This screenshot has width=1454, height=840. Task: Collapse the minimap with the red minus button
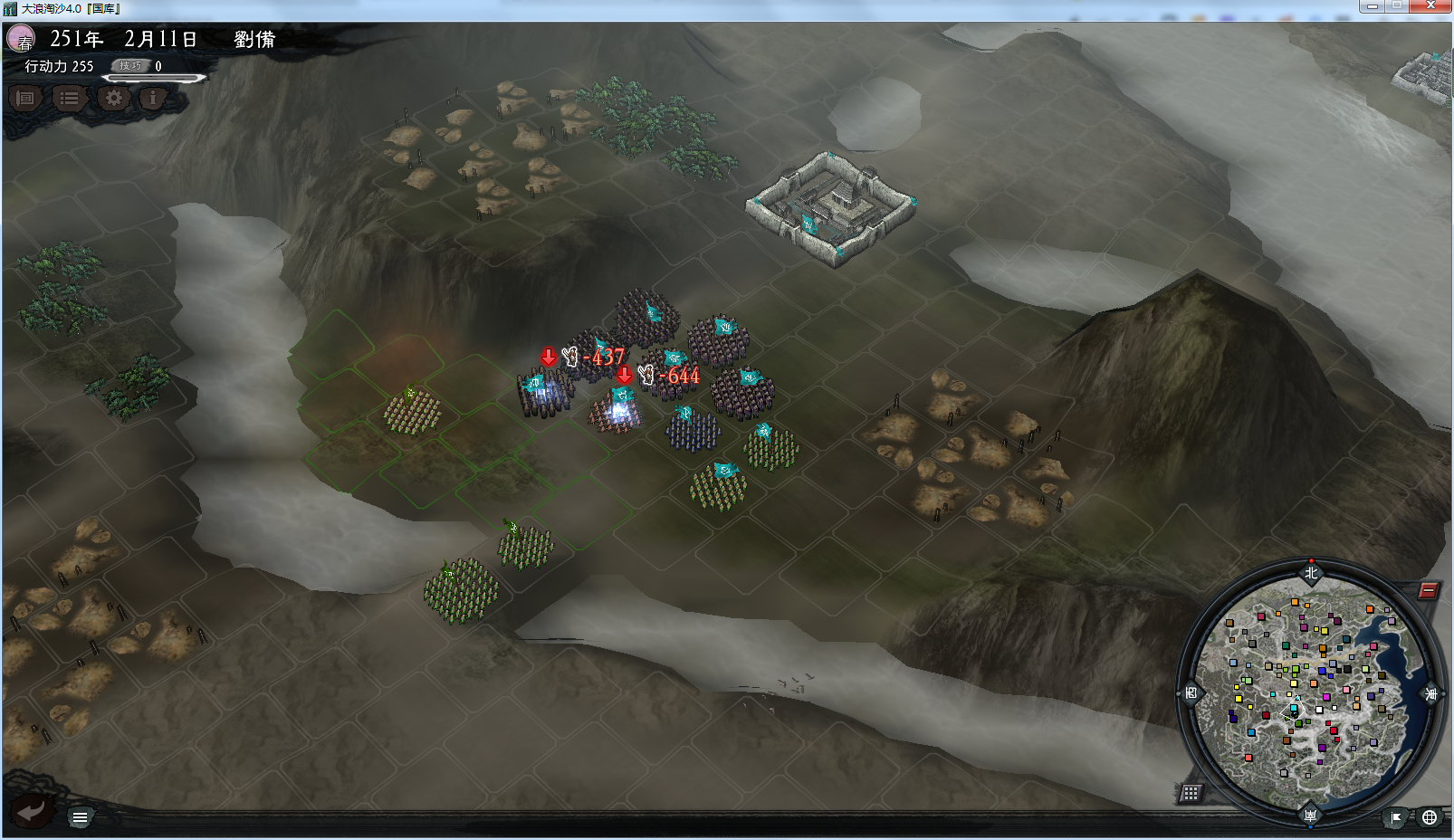[1428, 591]
